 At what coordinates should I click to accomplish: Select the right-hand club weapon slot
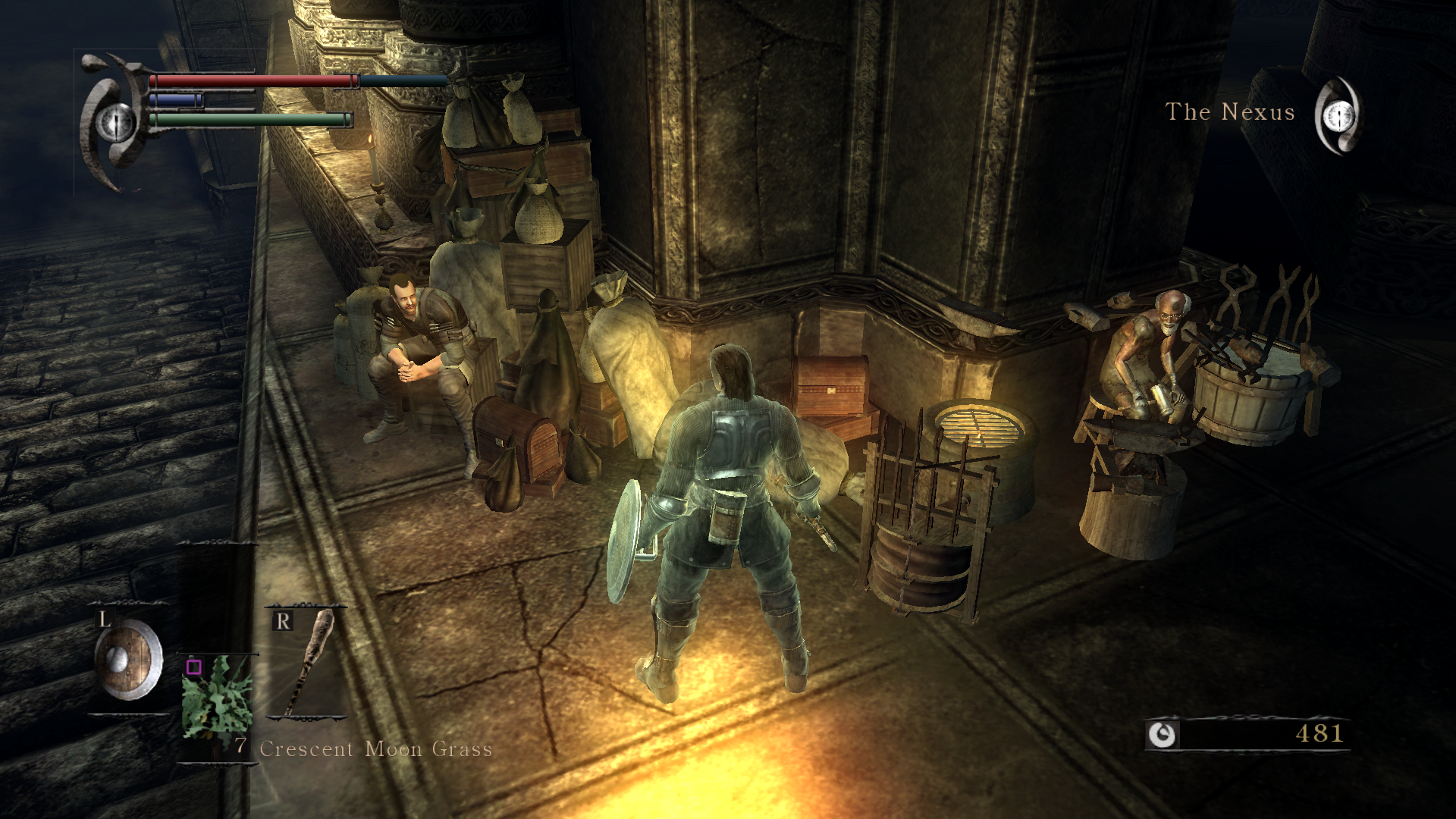[307, 662]
